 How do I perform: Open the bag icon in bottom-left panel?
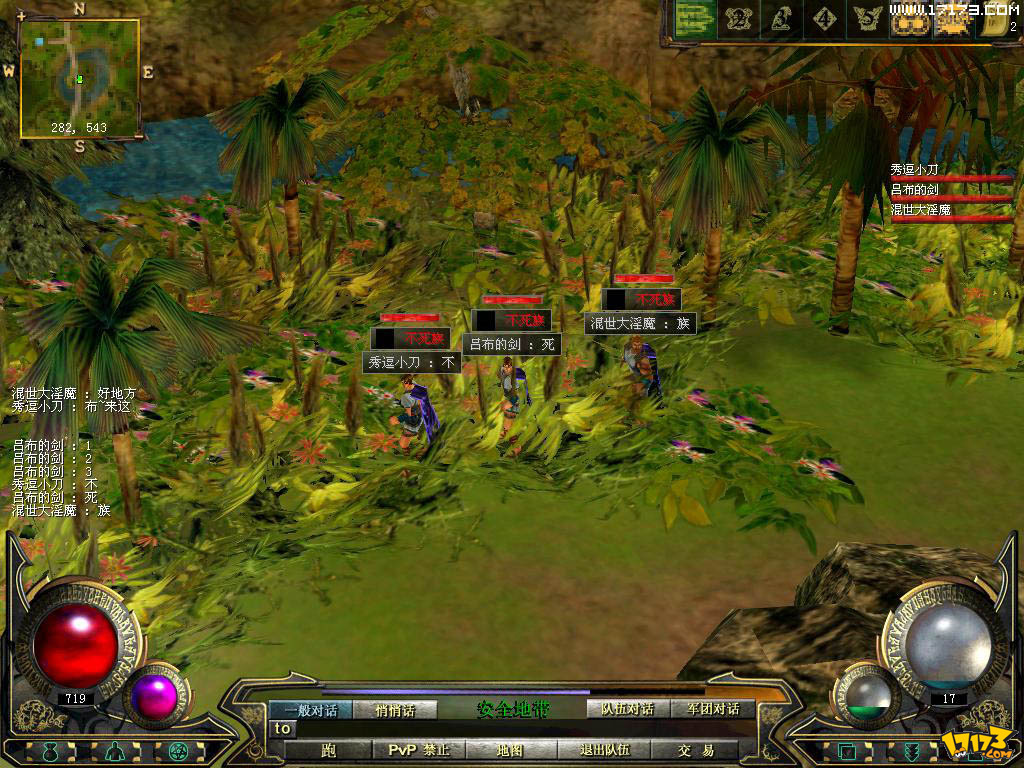pos(48,751)
